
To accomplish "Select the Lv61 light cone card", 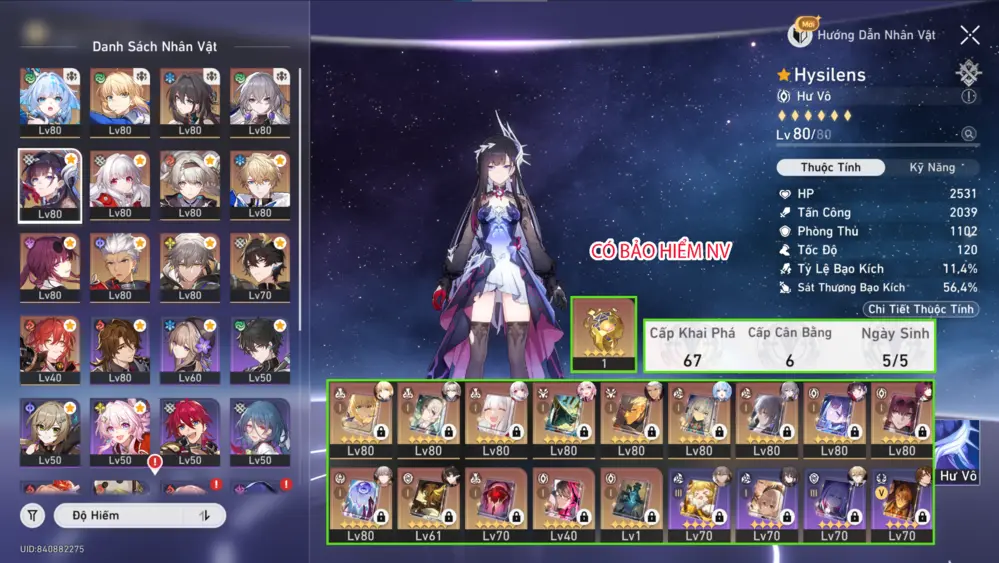I will tap(428, 505).
